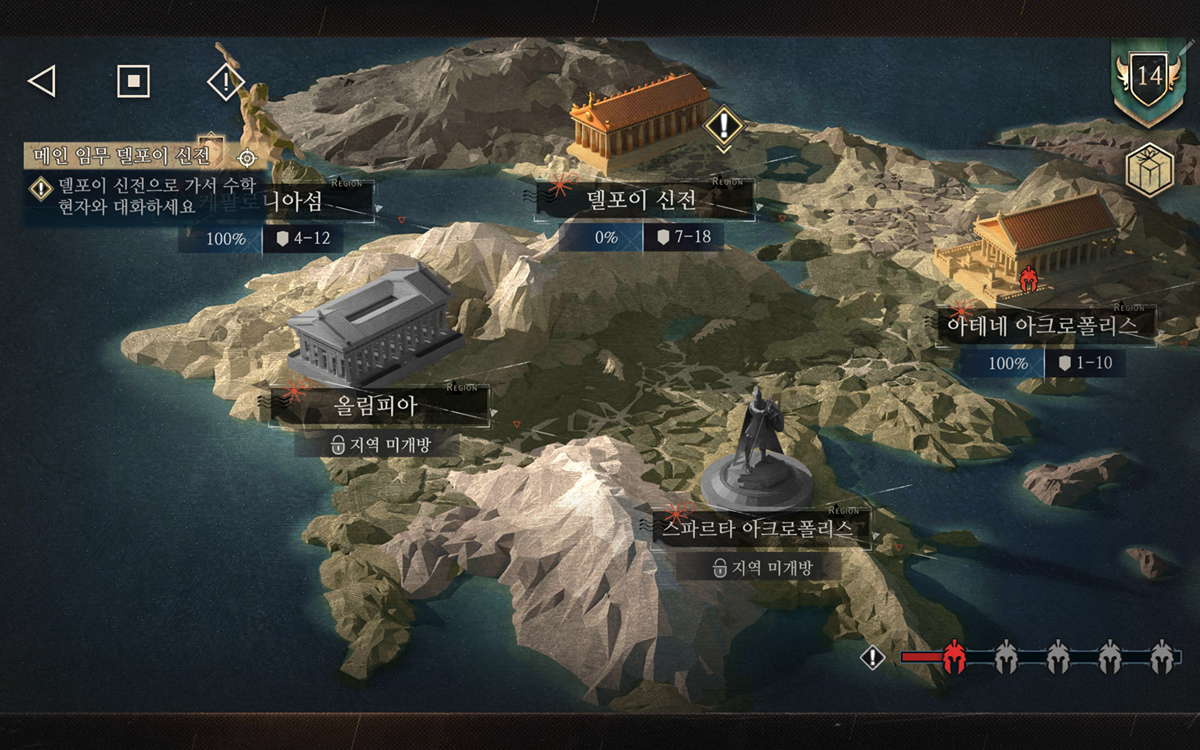The image size is (1200, 750).
Task: Choose the 아테네 아크로폴리스 region
Action: click(x=1041, y=326)
